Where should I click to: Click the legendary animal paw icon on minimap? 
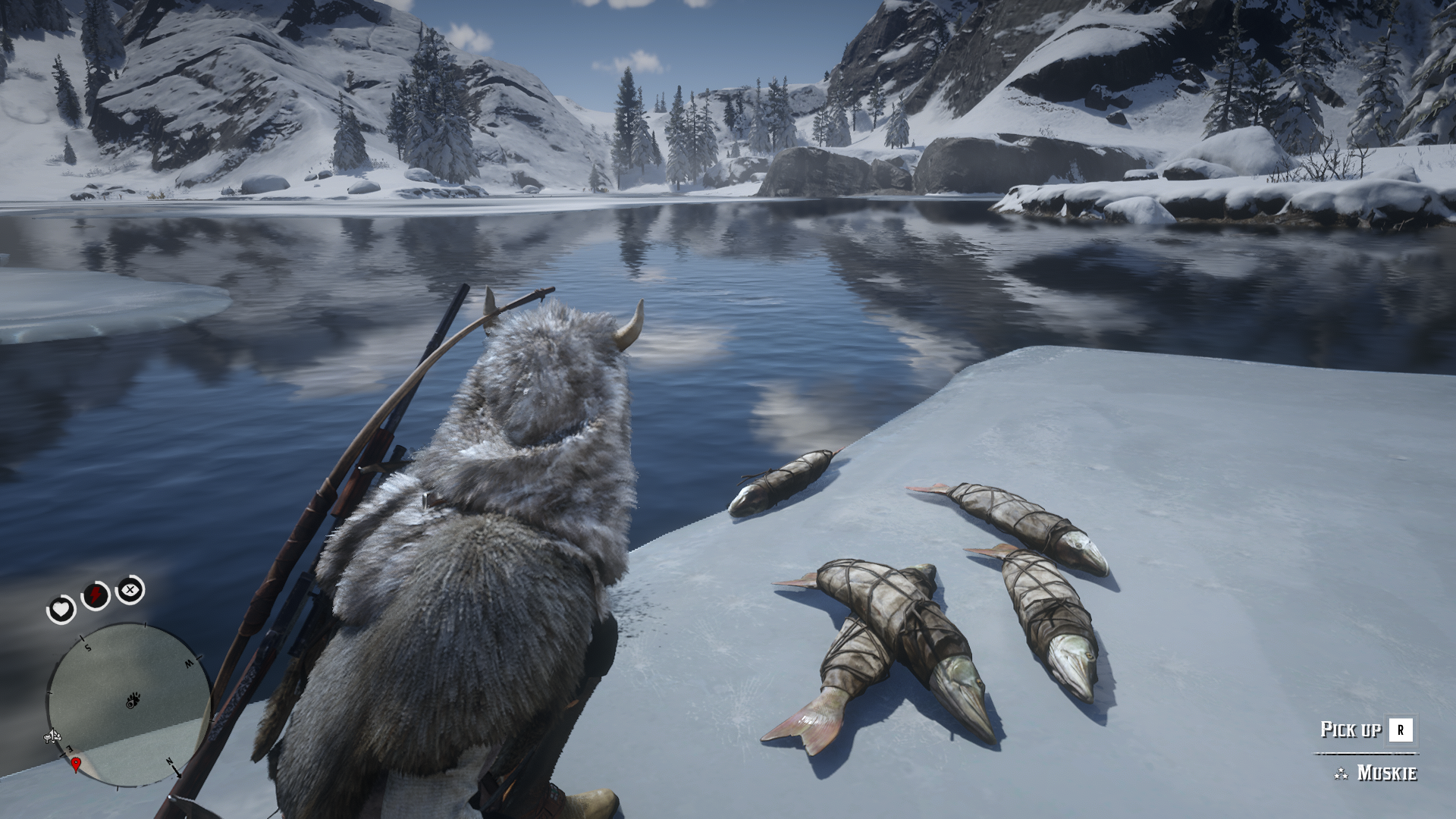[132, 698]
